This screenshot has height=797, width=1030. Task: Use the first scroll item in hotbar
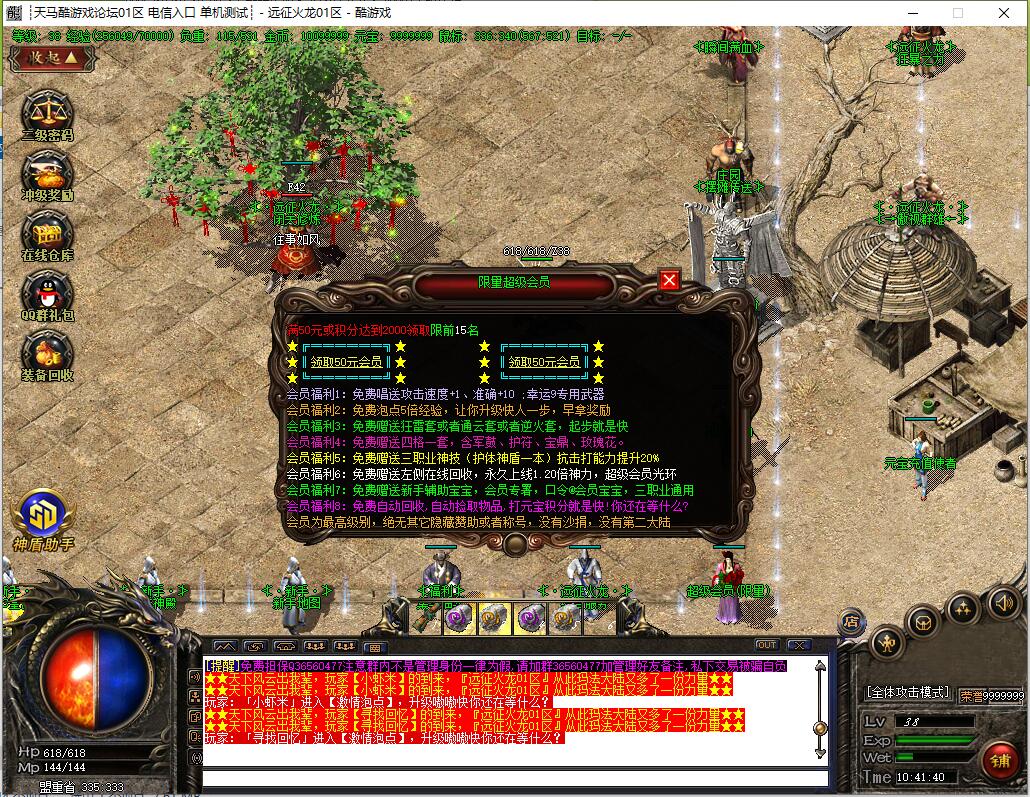click(x=459, y=619)
